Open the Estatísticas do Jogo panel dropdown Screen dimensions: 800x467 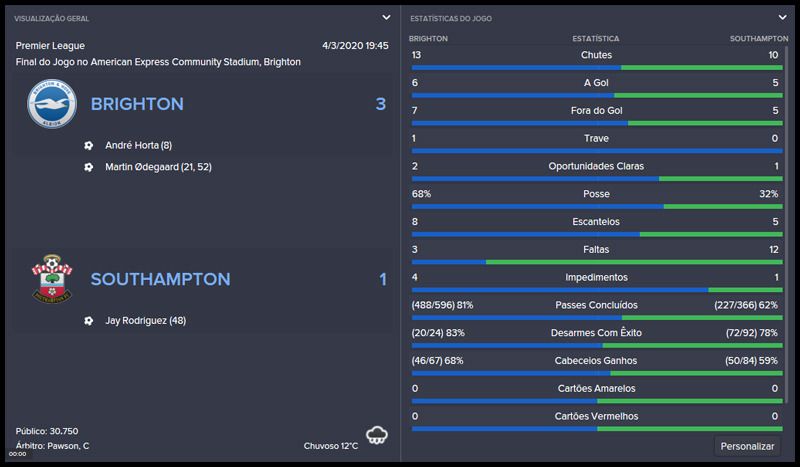[783, 17]
